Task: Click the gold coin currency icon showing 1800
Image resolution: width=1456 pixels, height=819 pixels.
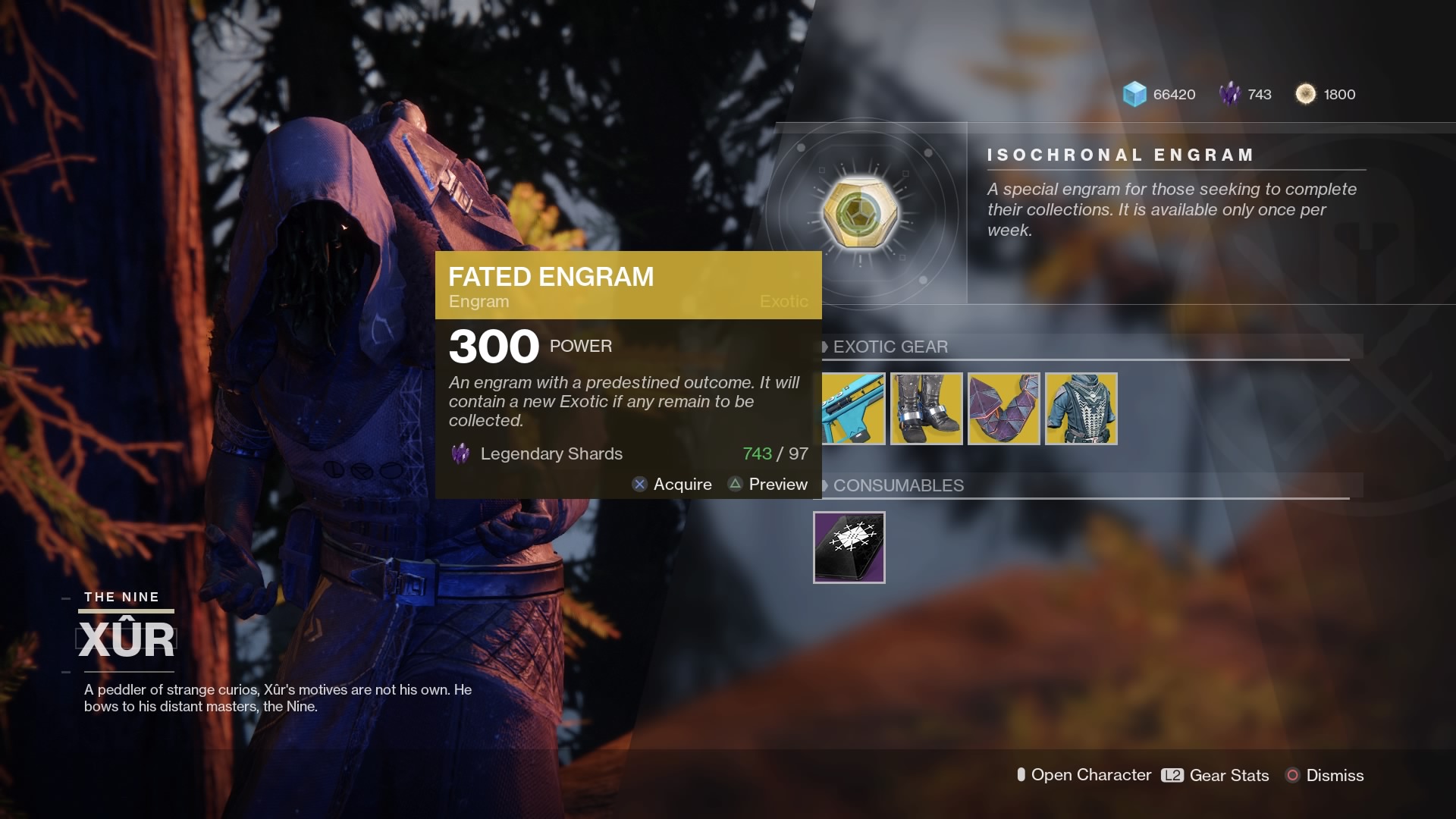Action: (x=1306, y=94)
